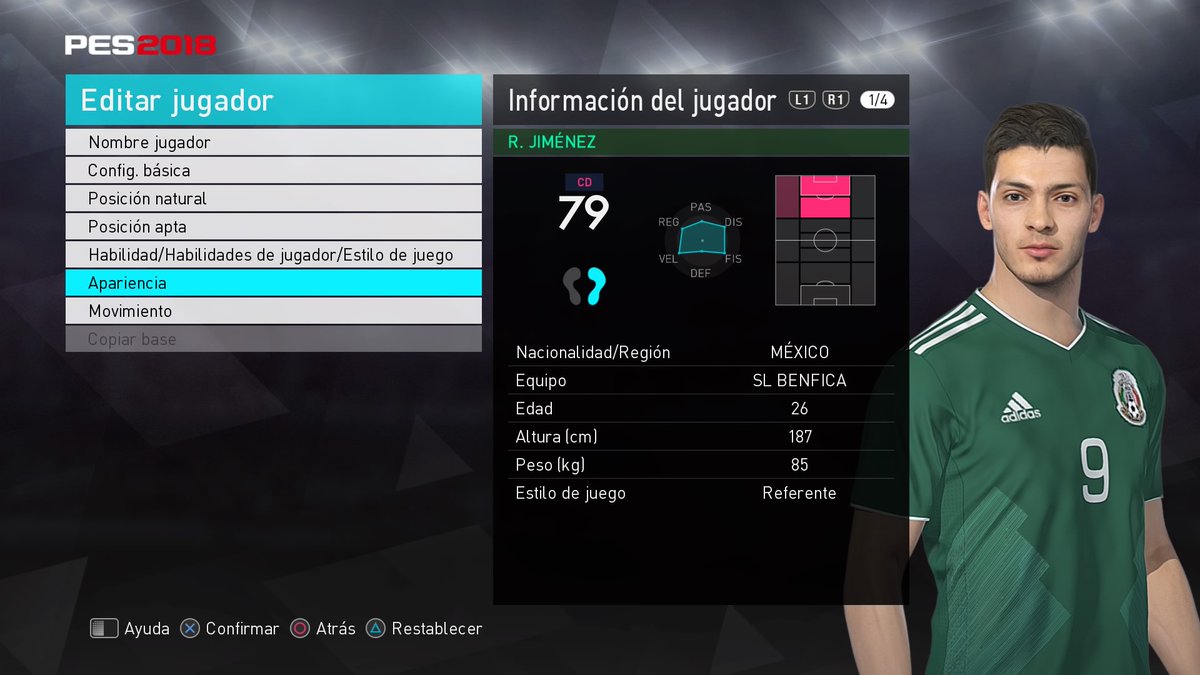Choose the Movimiento menu entry
1200x675 pixels.
pos(273,311)
